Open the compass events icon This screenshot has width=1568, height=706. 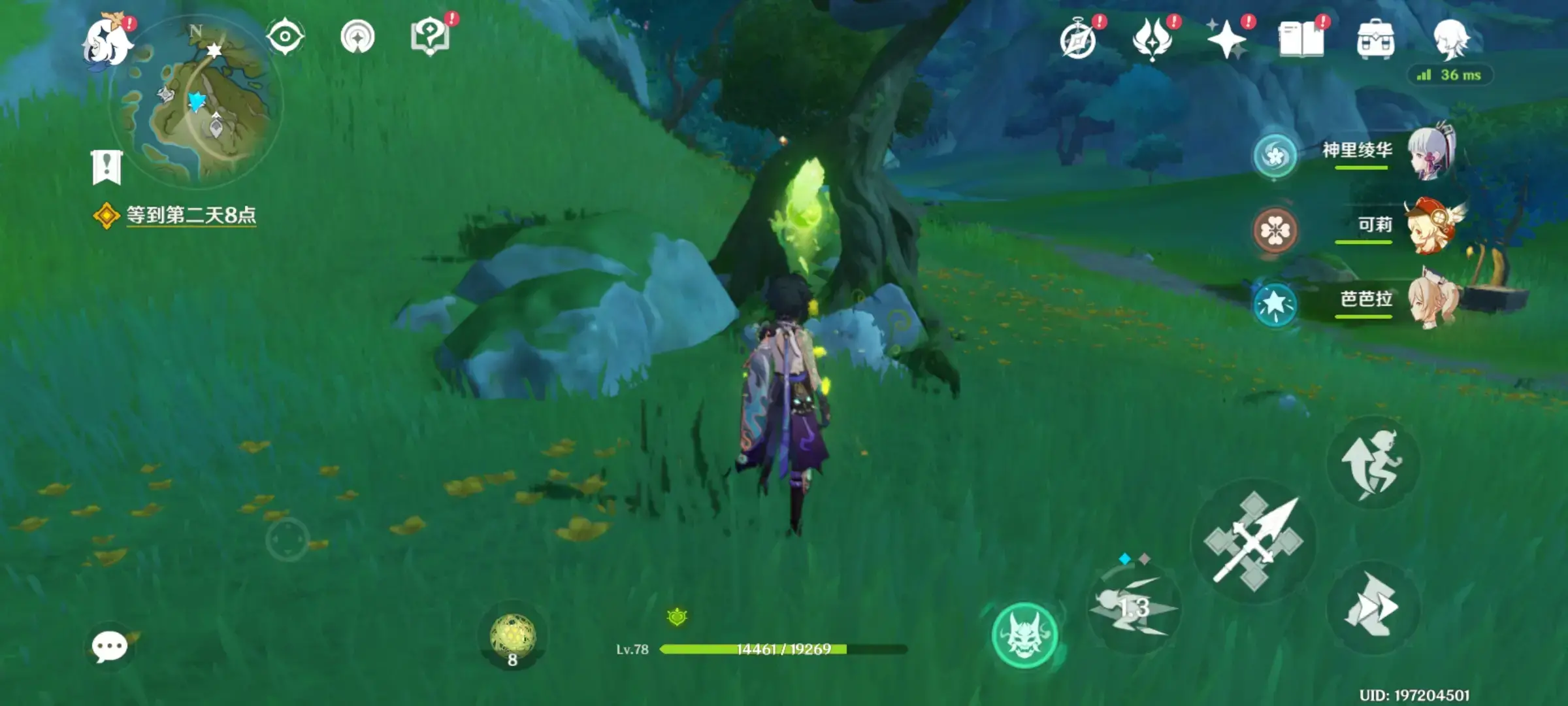pyautogui.click(x=1078, y=41)
